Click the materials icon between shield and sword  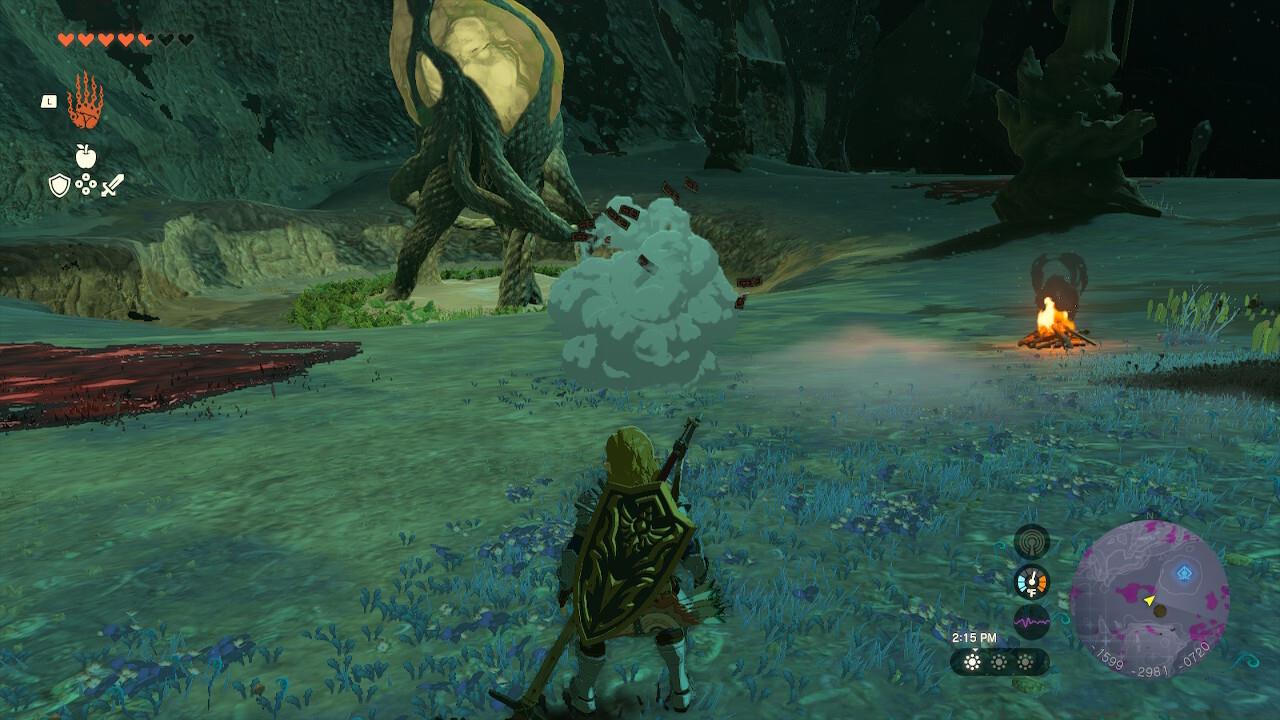pos(85,185)
